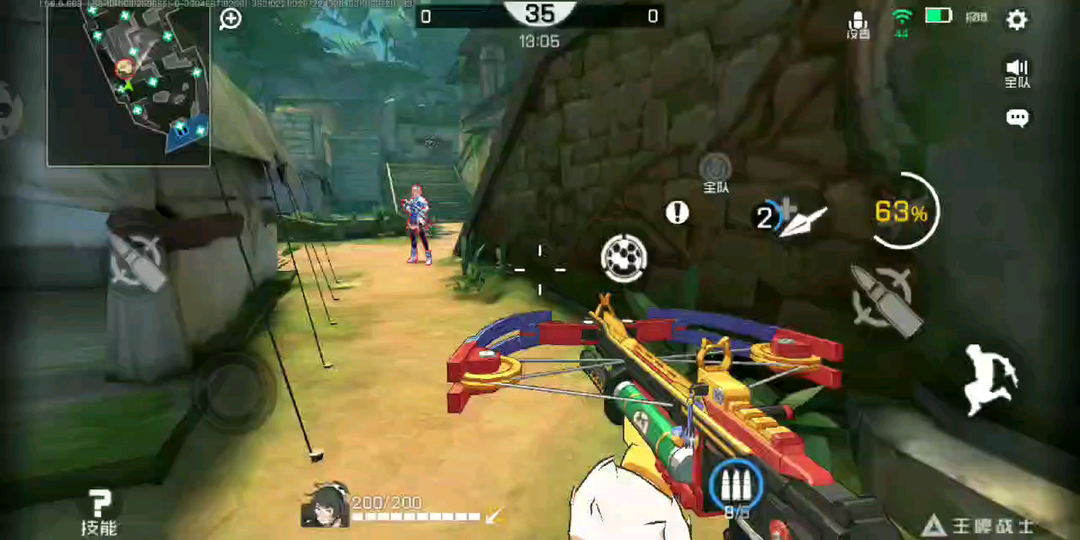
Task: Activate the round cluster-shot skill icon
Action: pos(624,257)
